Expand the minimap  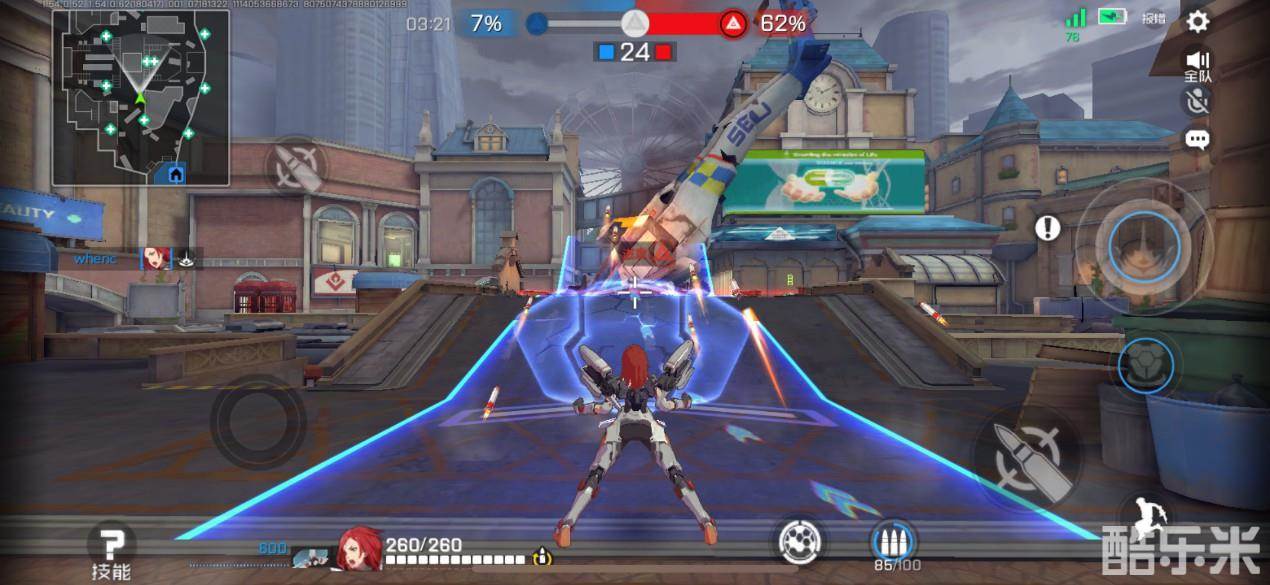141,96
